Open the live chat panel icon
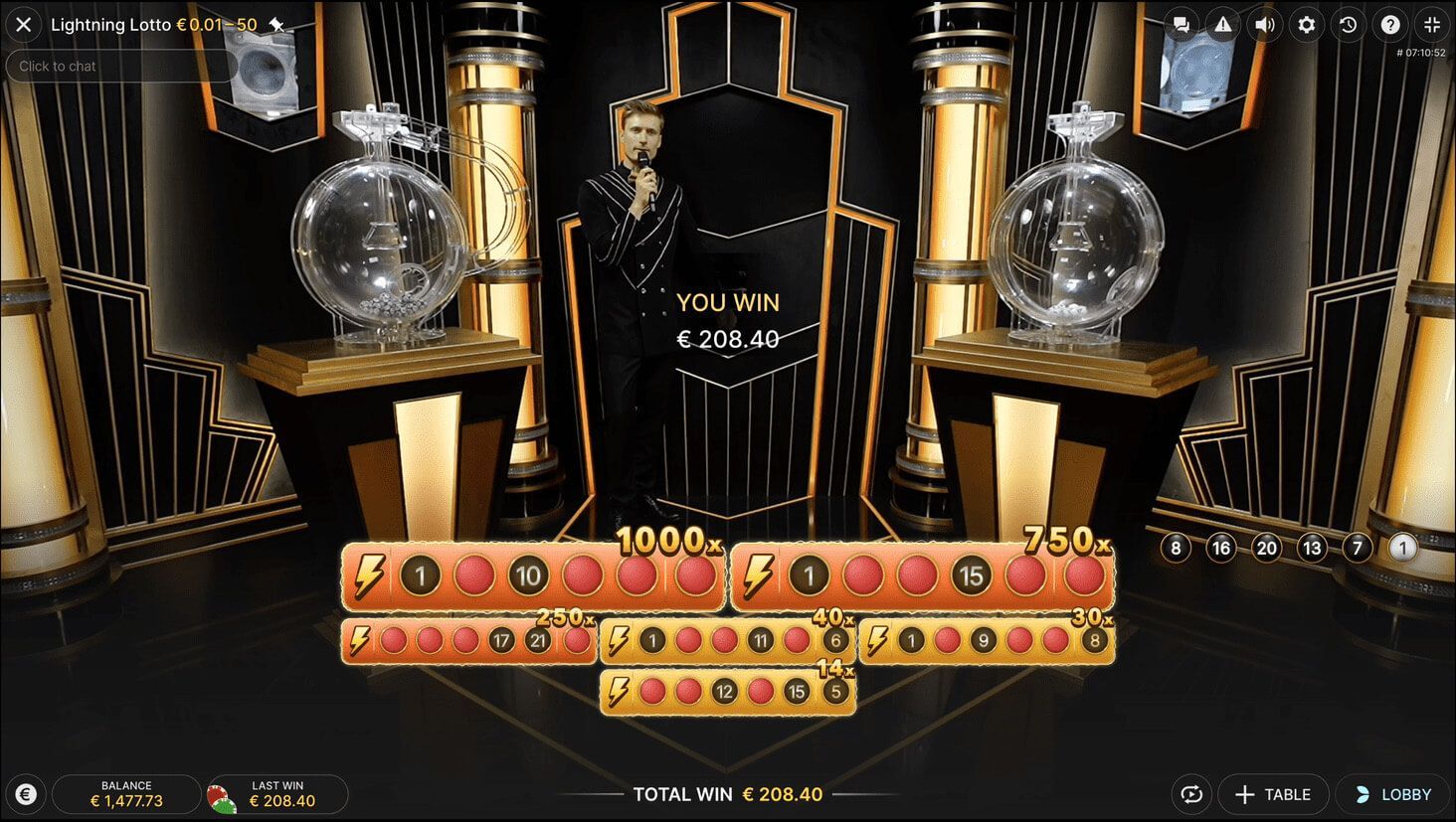This screenshot has width=1456, height=822. 1182,25
